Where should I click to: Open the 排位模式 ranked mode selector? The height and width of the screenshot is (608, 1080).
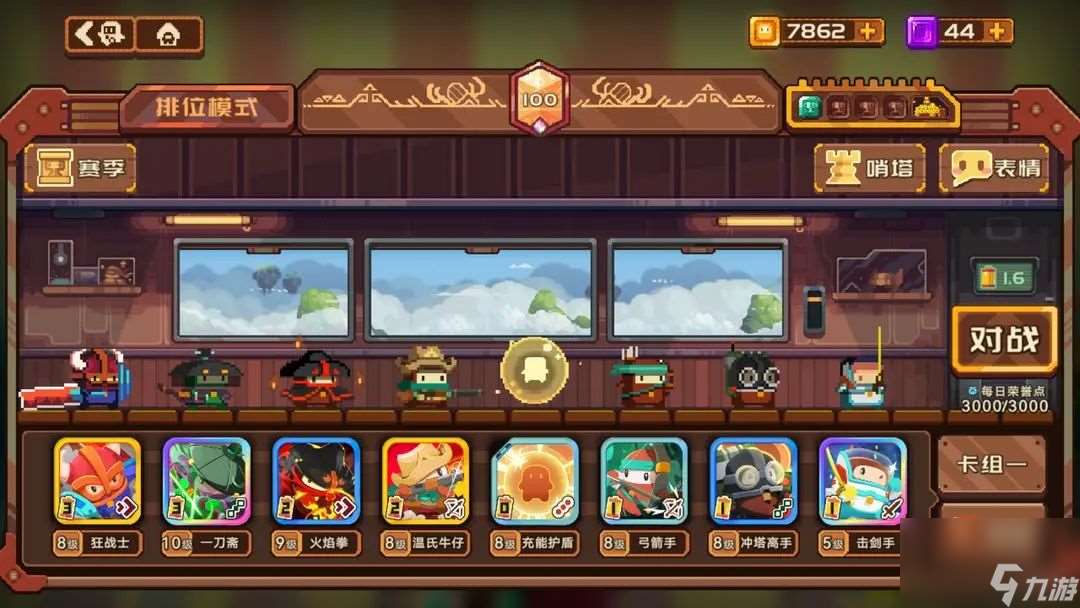click(206, 108)
